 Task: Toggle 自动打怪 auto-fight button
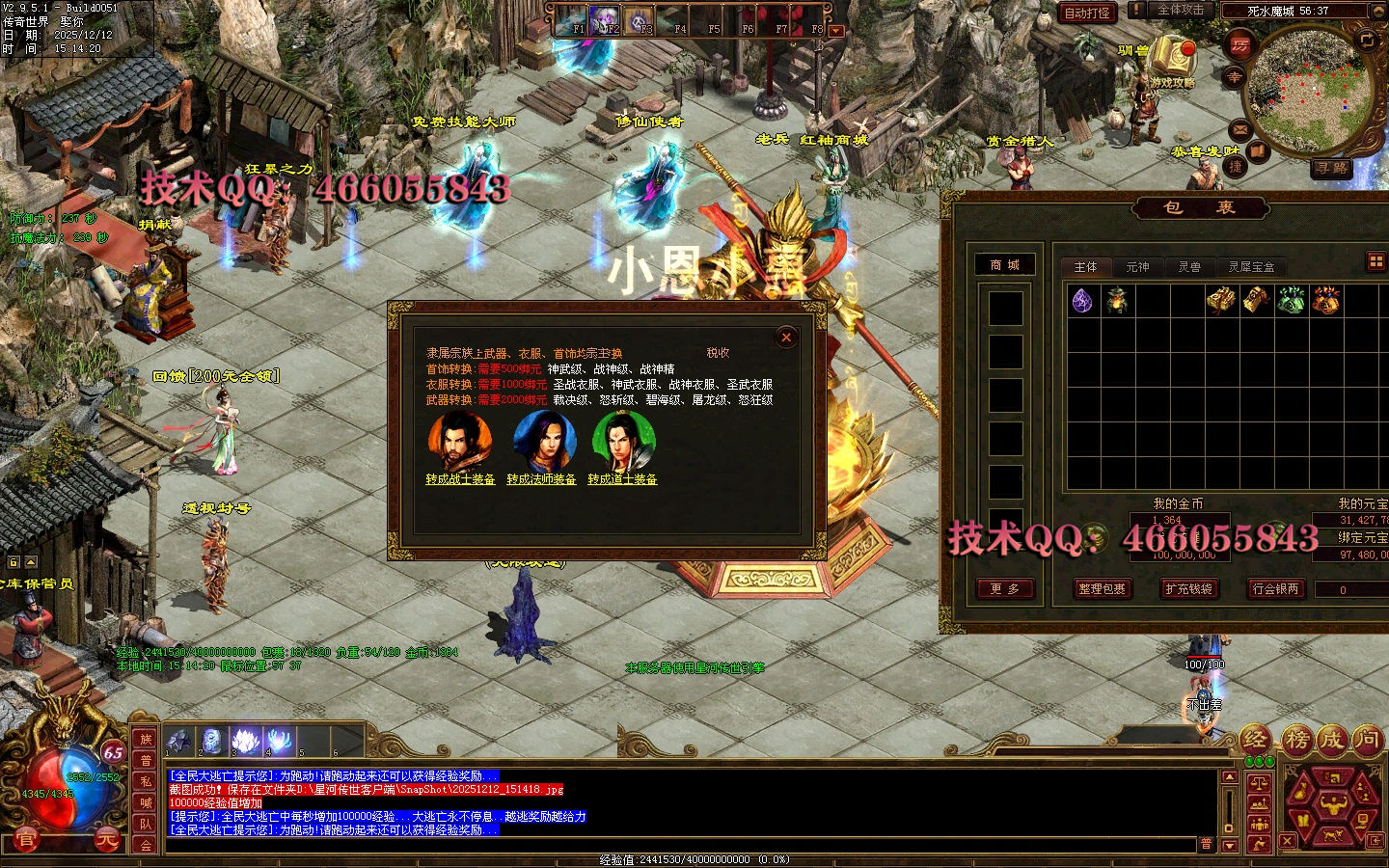pyautogui.click(x=1087, y=13)
